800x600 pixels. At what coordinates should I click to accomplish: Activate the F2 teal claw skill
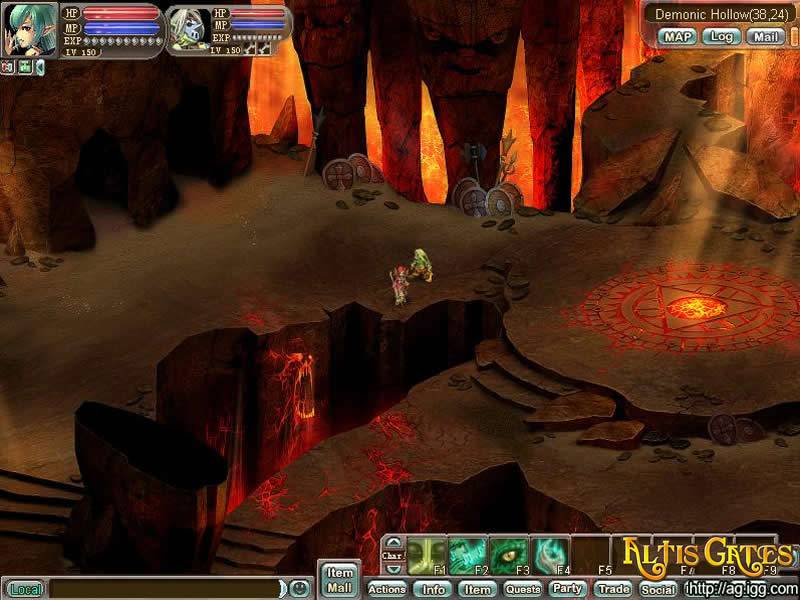[x=466, y=555]
